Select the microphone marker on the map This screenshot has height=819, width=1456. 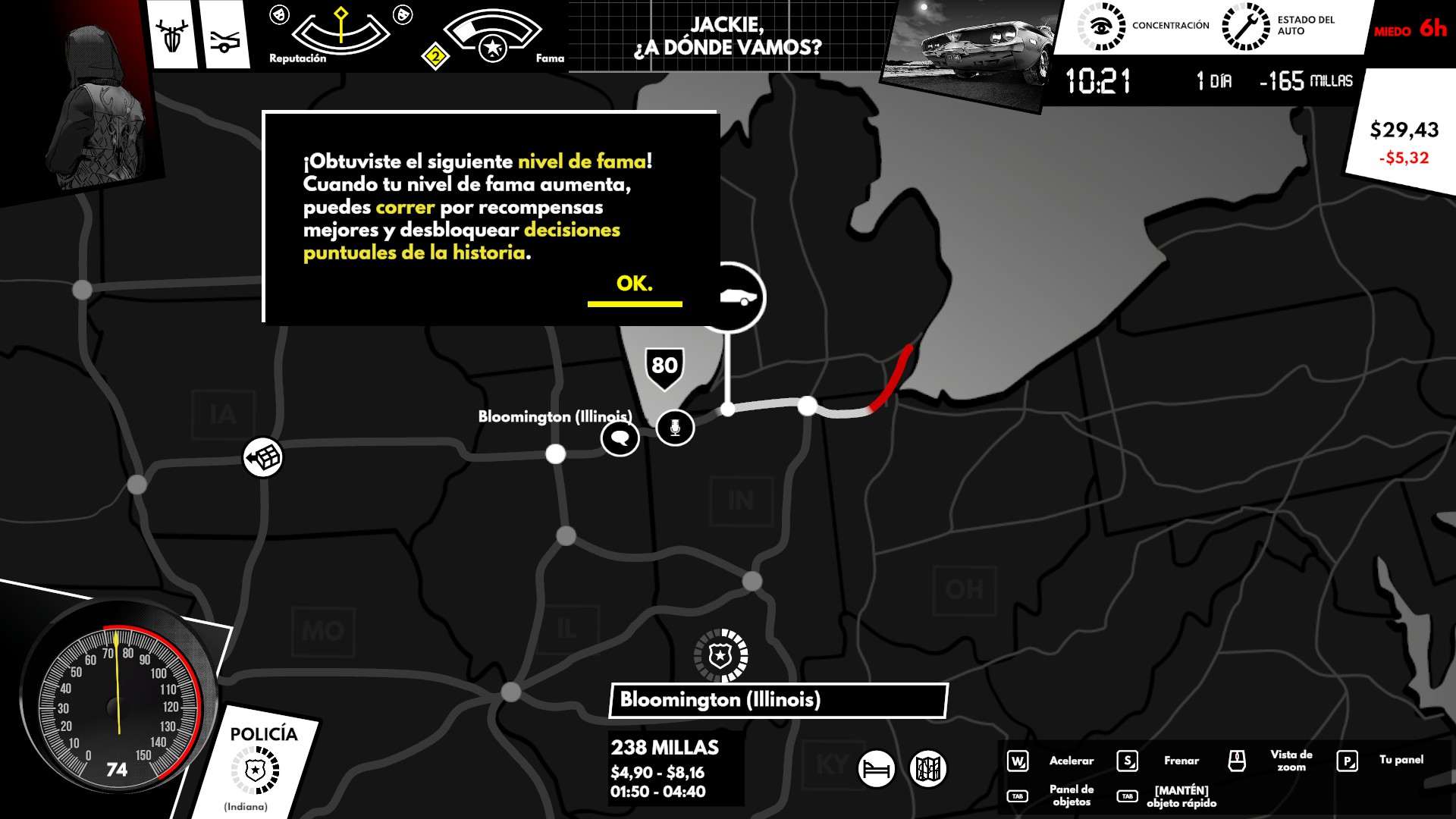point(675,428)
